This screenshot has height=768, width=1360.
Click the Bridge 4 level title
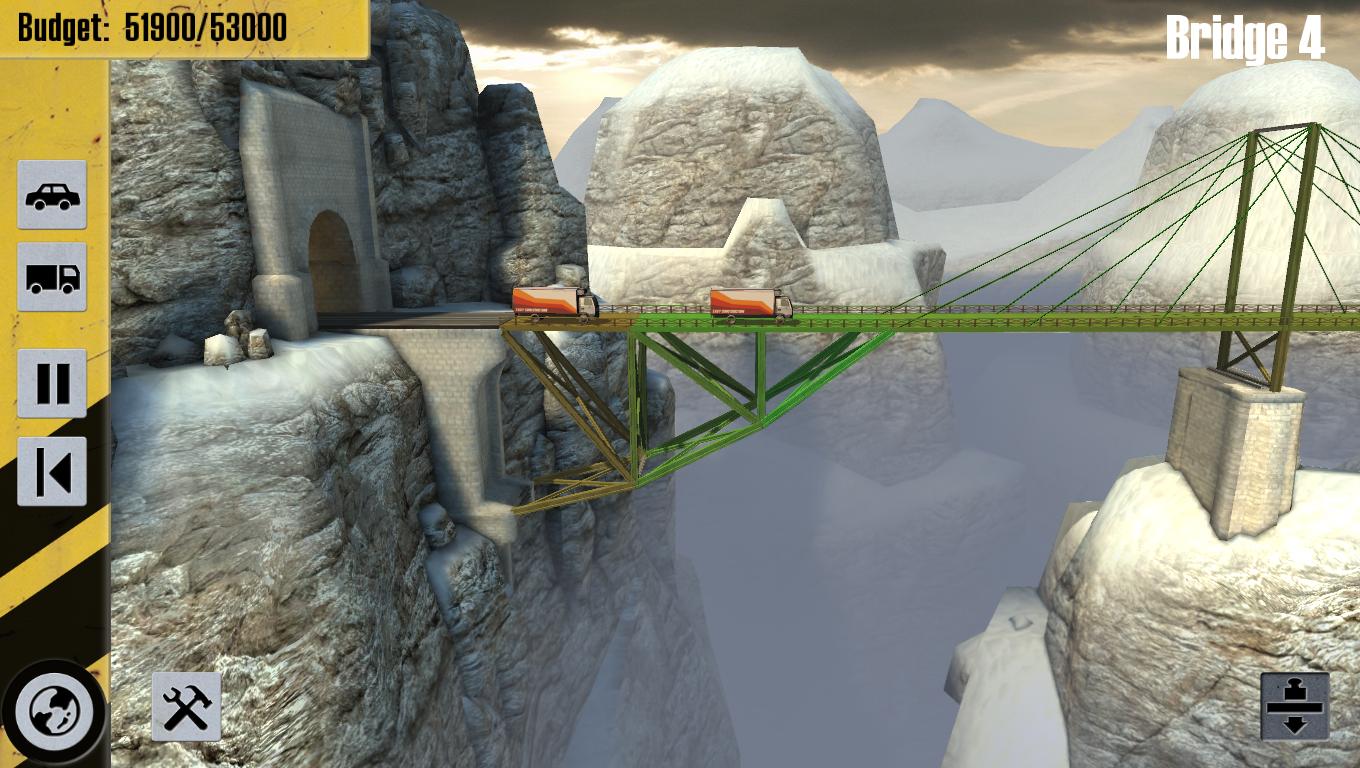1243,38
